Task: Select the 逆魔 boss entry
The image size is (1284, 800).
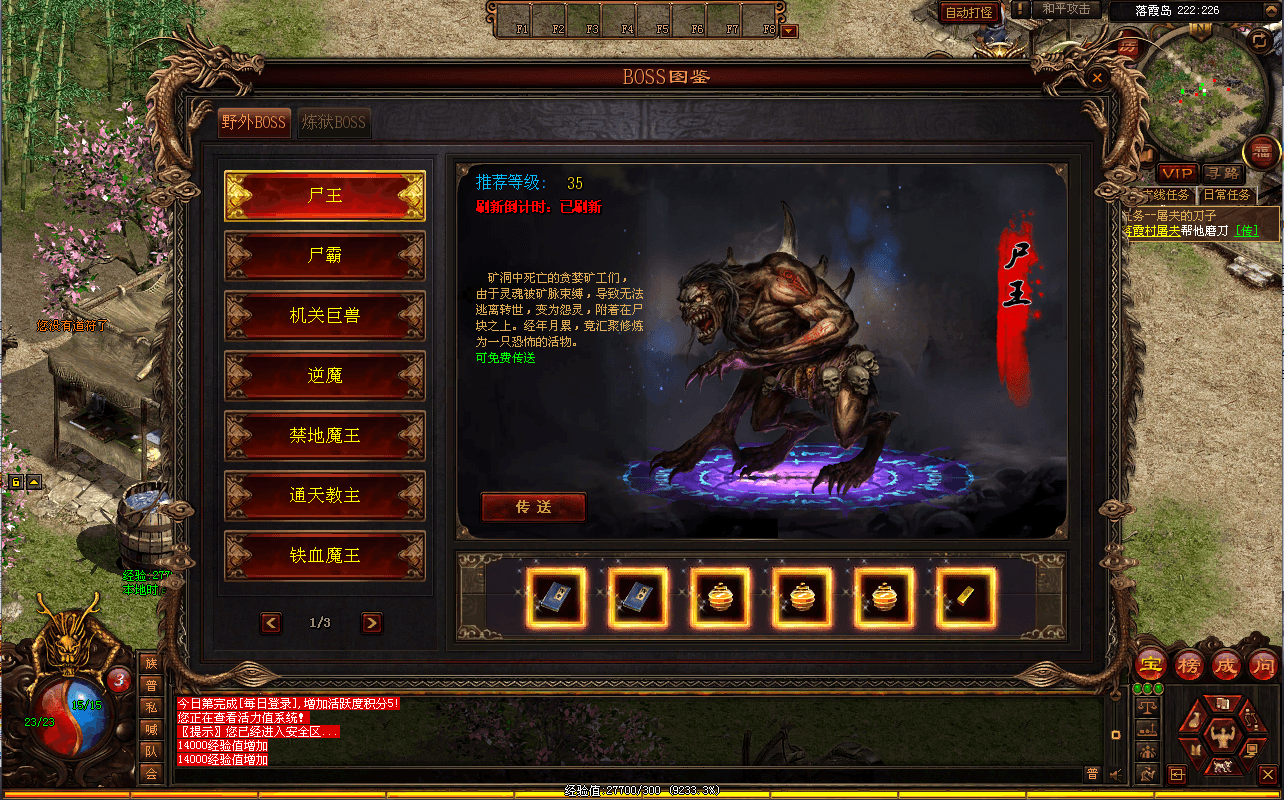Action: coord(325,376)
